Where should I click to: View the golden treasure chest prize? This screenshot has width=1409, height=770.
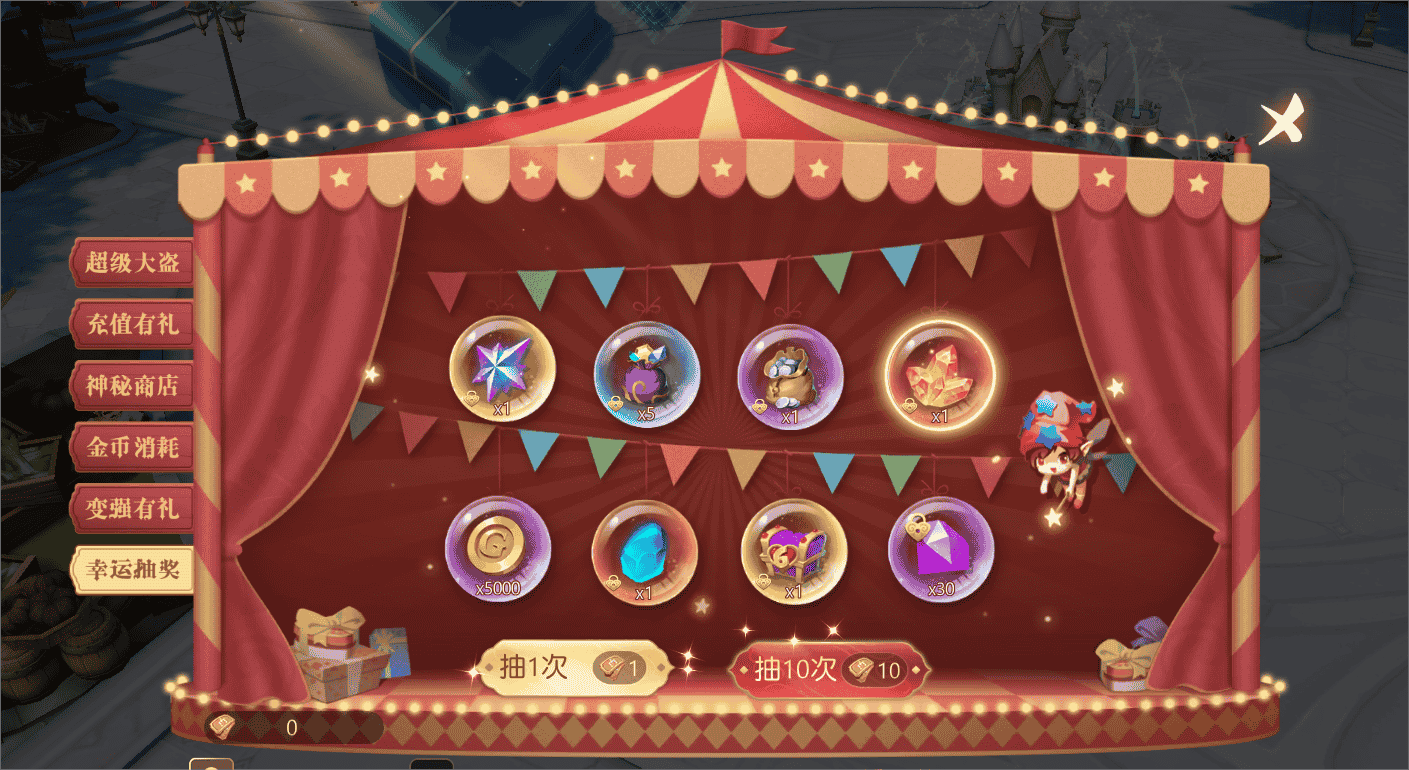pyautogui.click(x=793, y=551)
